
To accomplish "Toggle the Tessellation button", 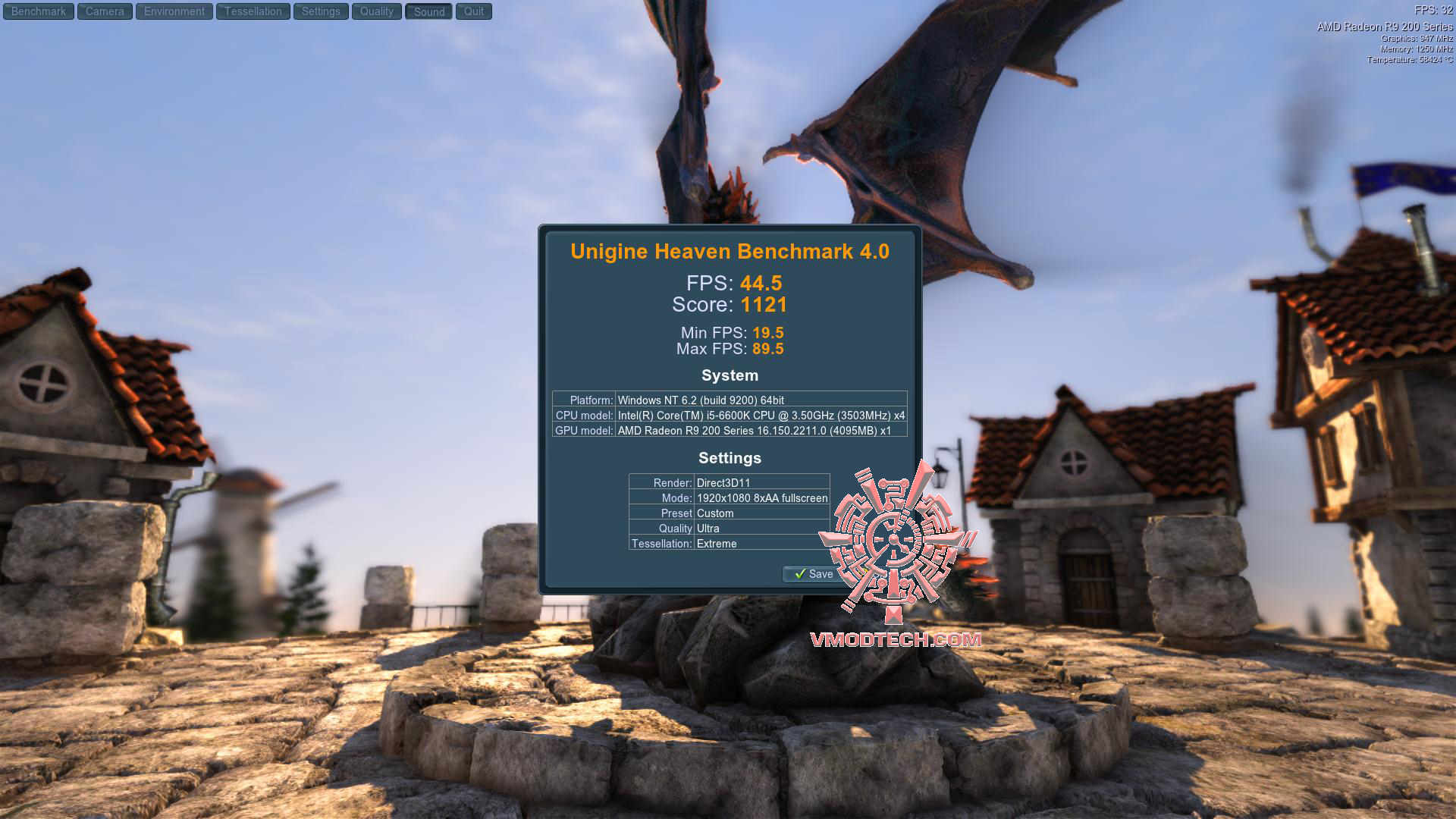I will 253,11.
